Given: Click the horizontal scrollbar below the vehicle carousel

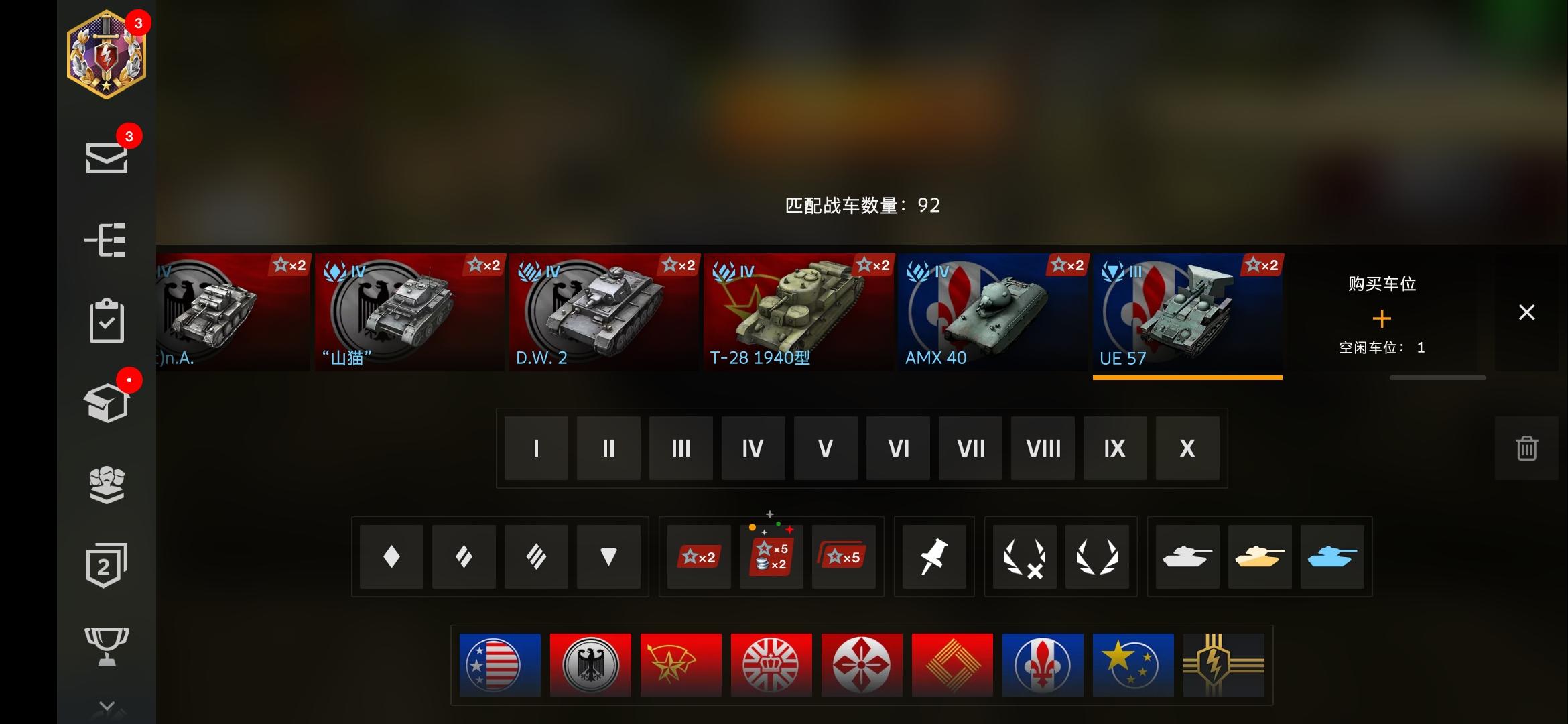Looking at the screenshot, I should [x=1438, y=377].
